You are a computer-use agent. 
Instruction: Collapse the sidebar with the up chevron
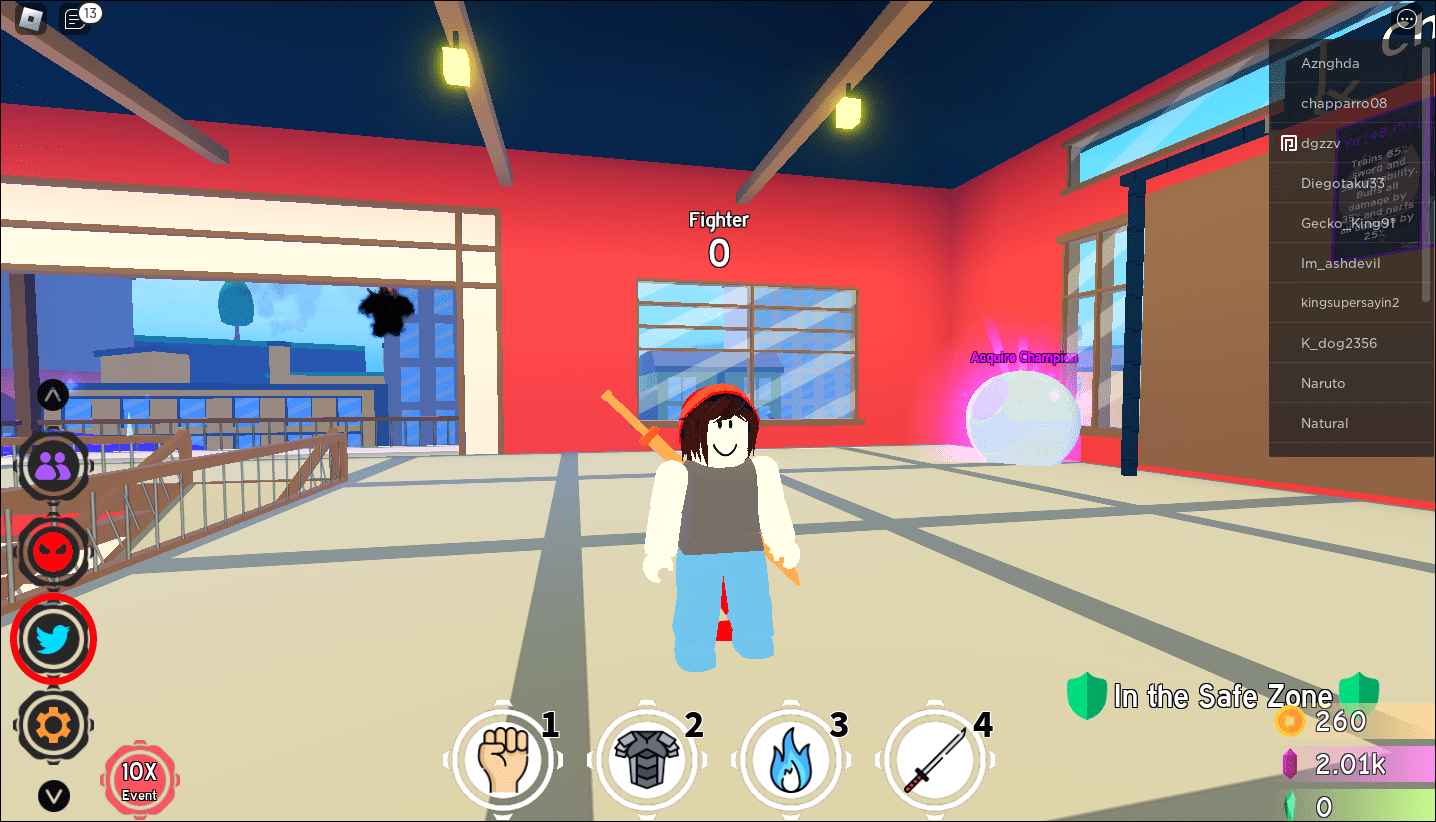pos(52,394)
